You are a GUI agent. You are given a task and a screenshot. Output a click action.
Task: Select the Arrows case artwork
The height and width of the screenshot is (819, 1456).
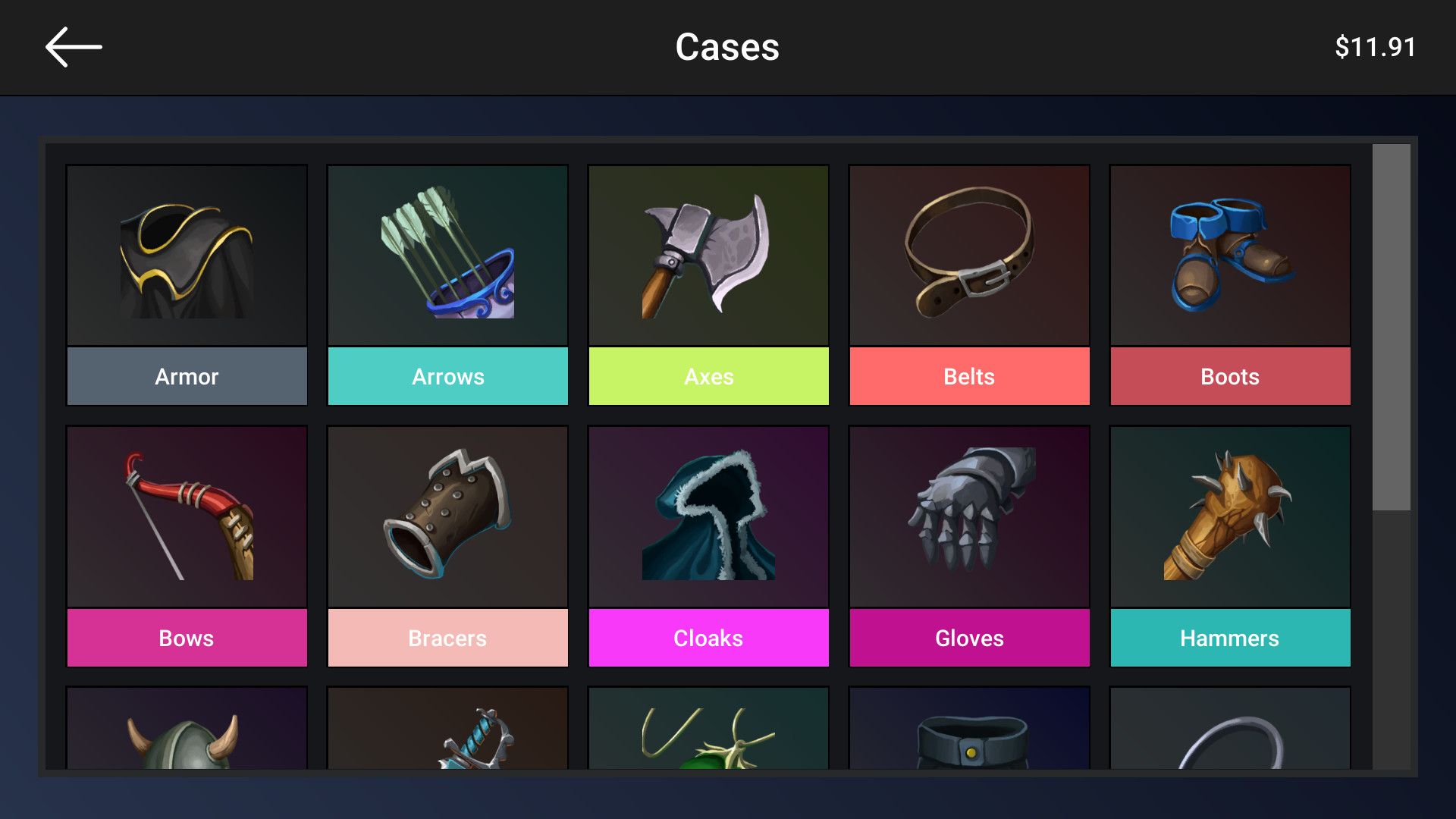pos(447,254)
